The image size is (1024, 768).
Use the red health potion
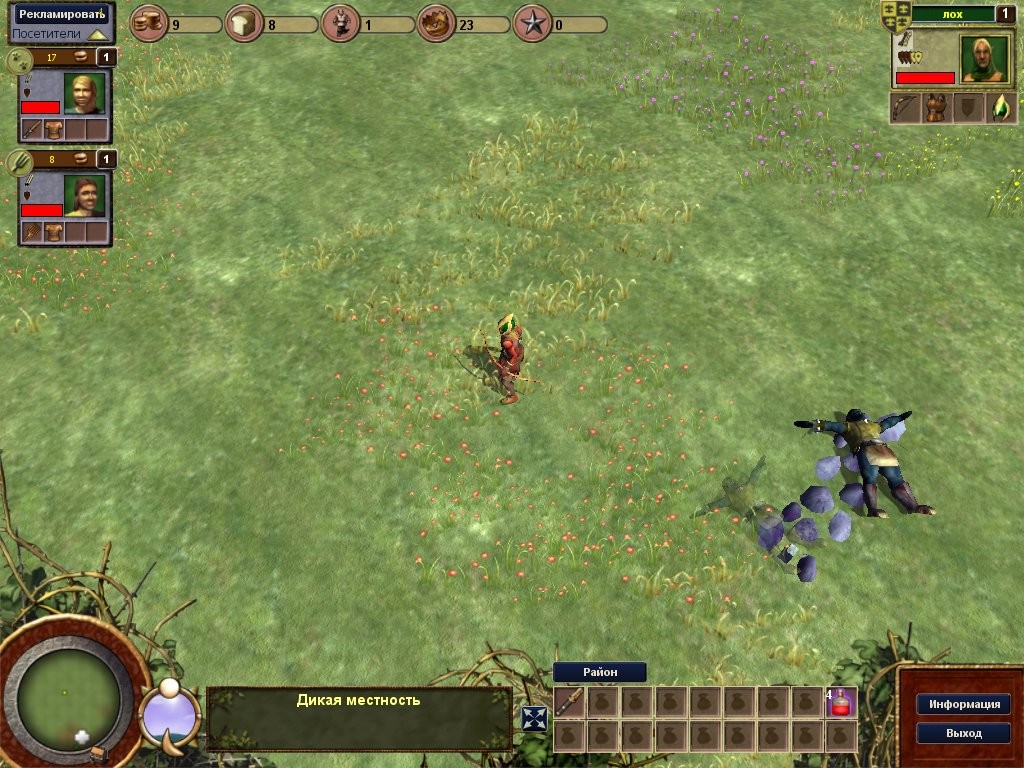tap(842, 702)
